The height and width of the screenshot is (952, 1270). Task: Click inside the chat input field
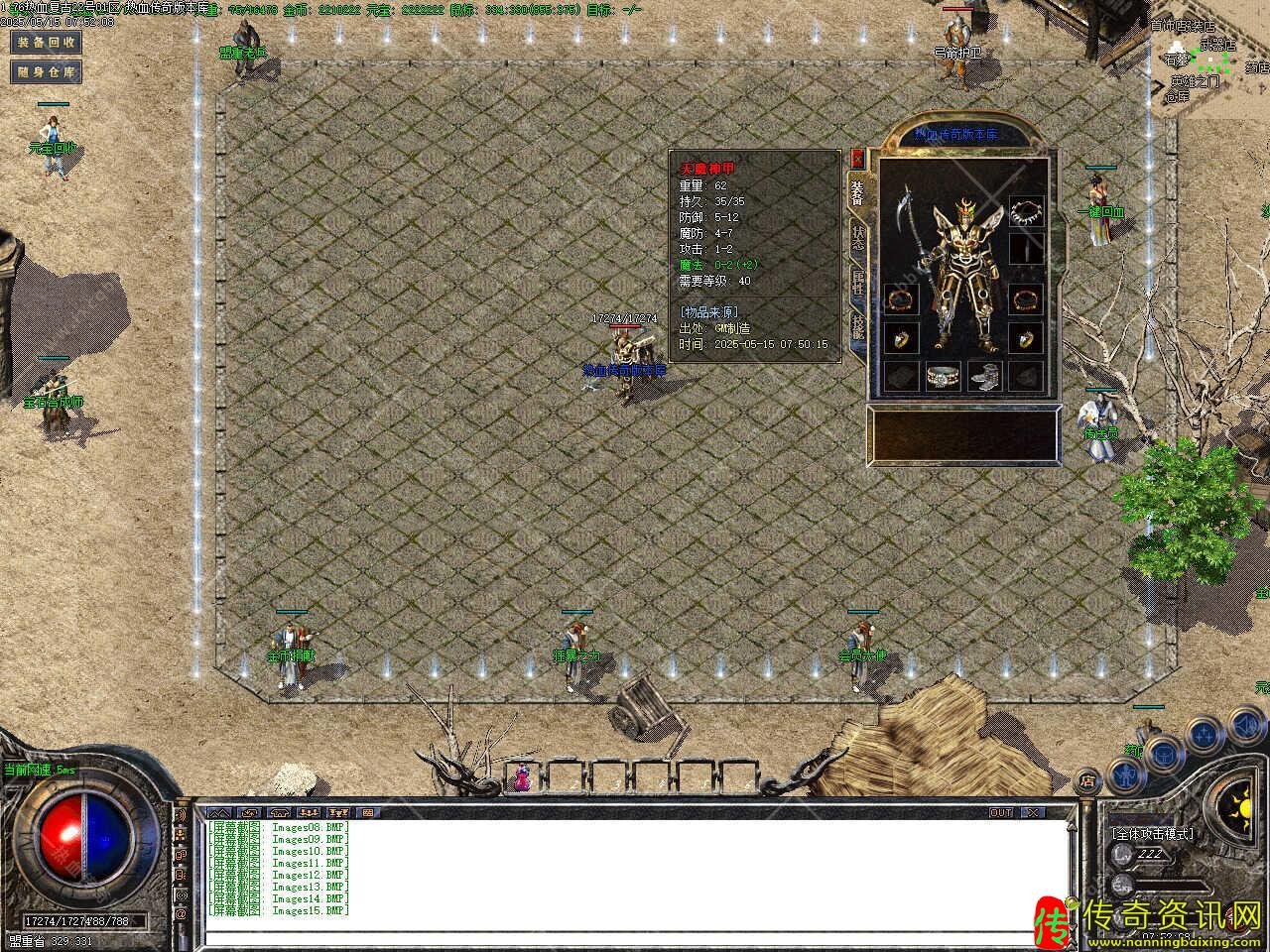[635, 937]
